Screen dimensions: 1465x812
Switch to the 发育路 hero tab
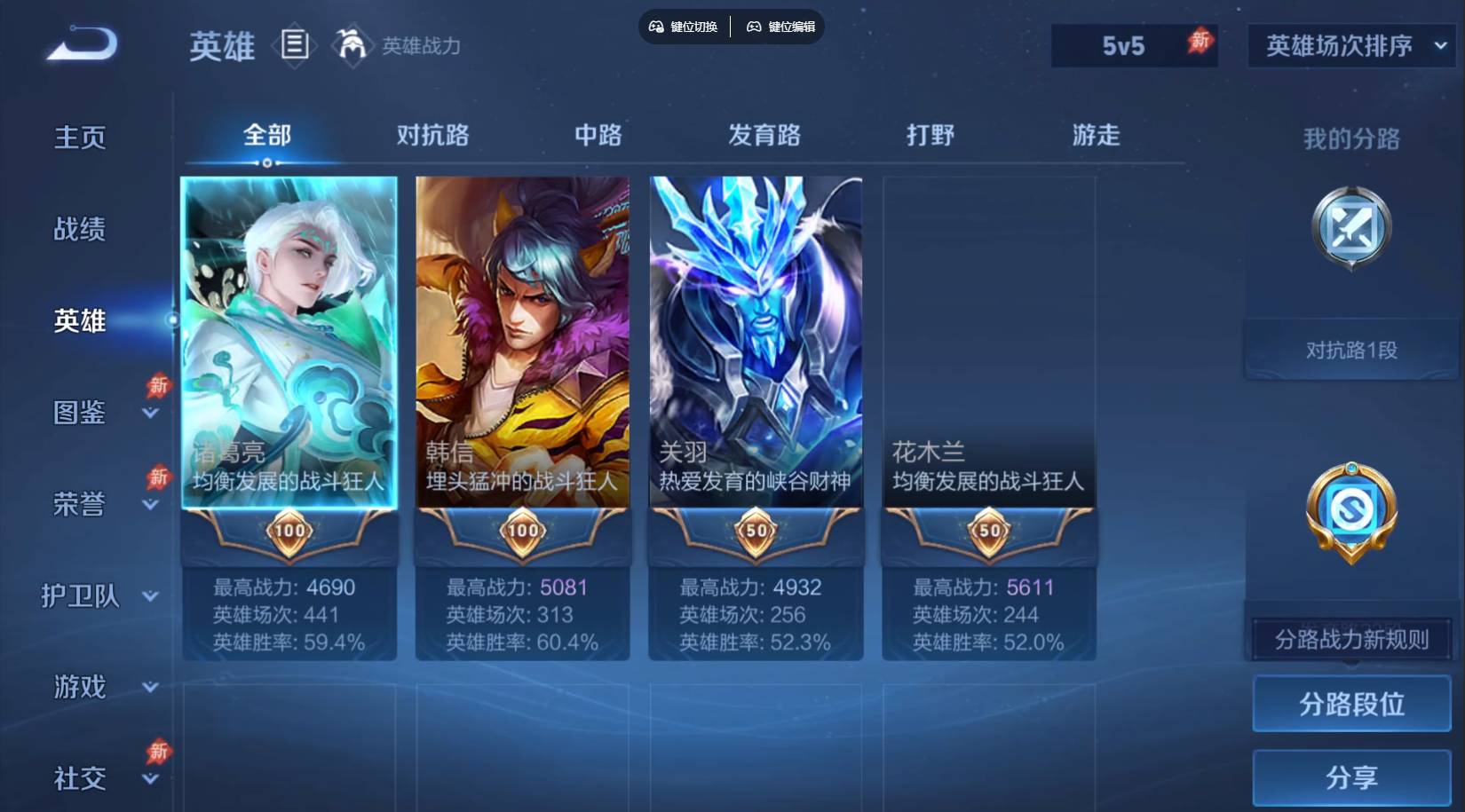click(764, 135)
